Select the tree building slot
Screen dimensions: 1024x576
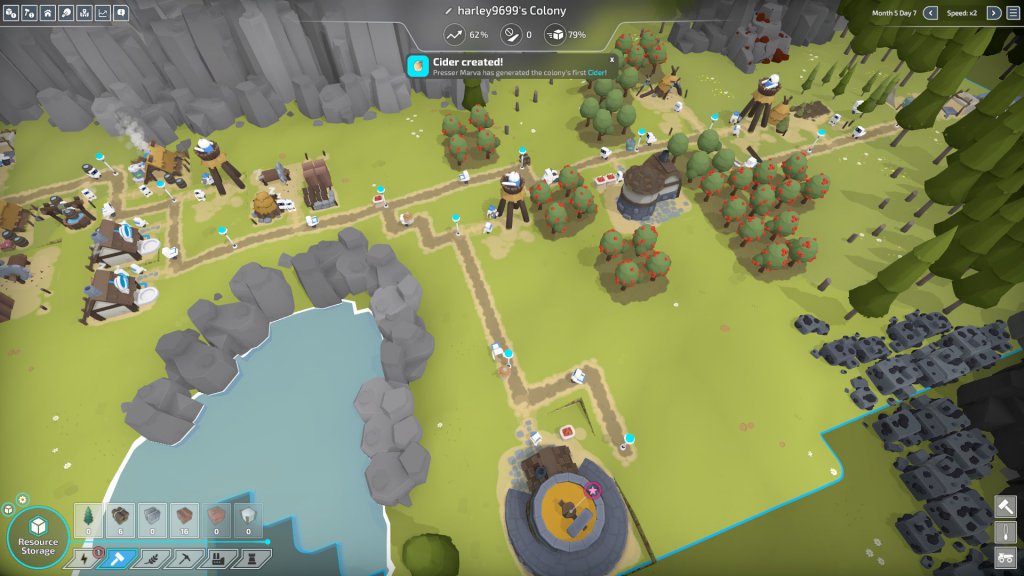[88, 519]
